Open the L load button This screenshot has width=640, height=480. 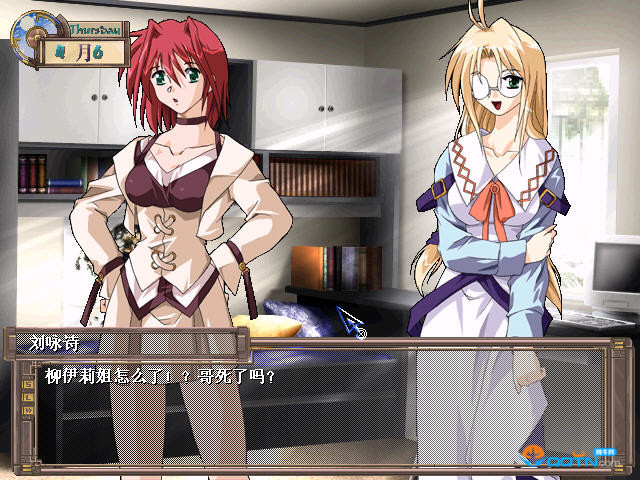[27, 397]
